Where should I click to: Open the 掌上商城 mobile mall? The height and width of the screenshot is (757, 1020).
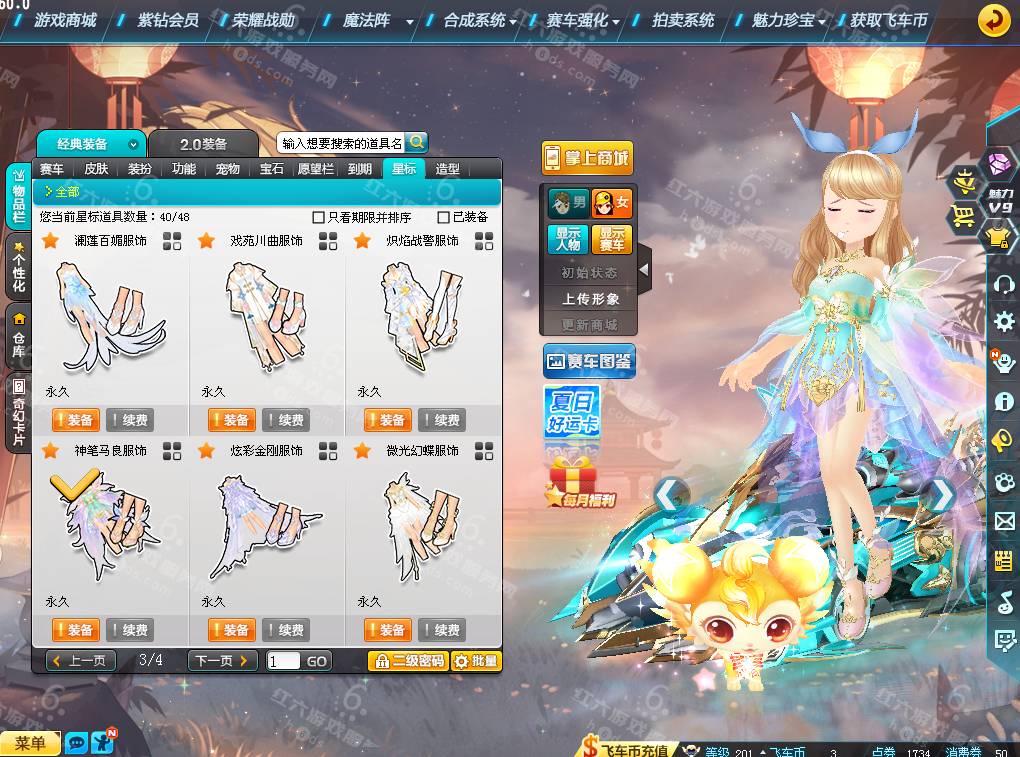[588, 158]
